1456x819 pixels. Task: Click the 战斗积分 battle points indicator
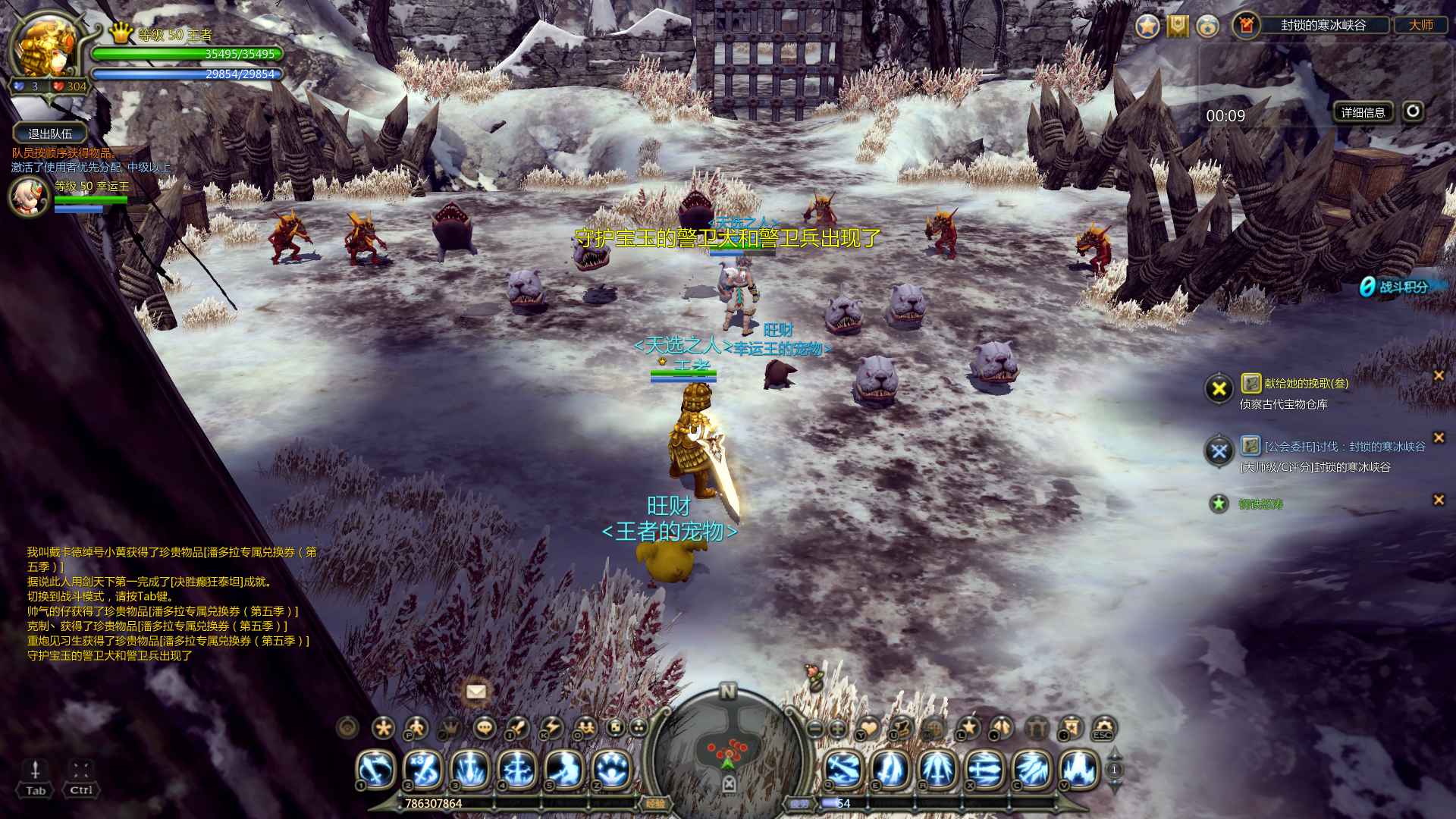point(1396,287)
